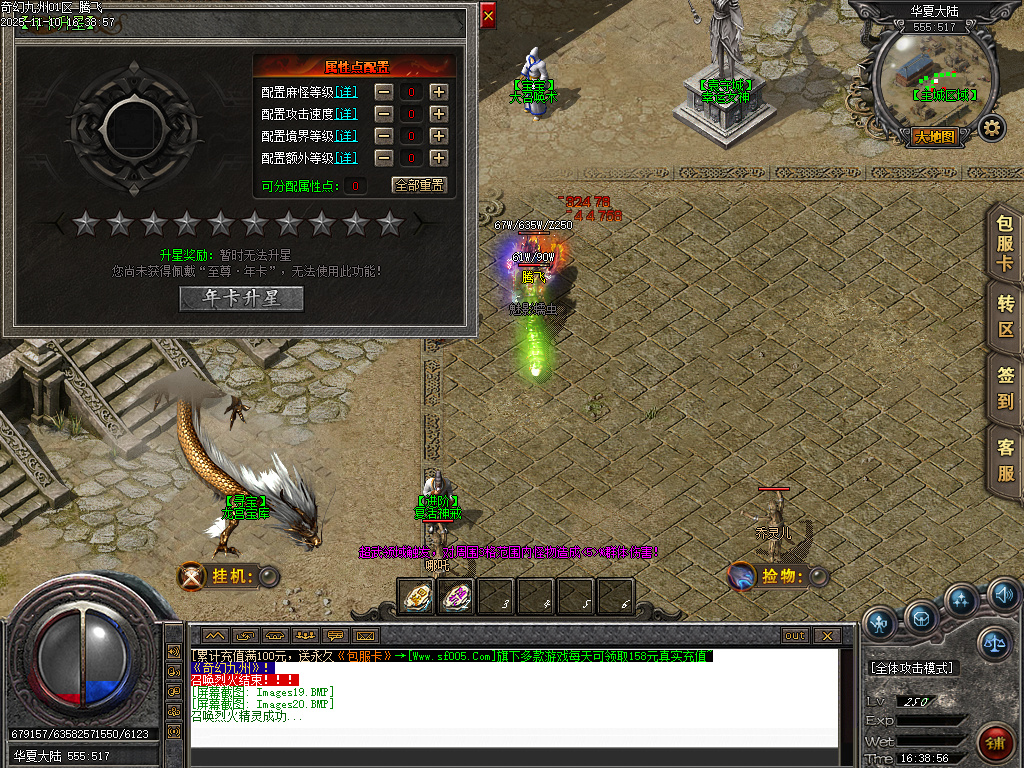Close the 年卡升星 panel
This screenshot has width=1024, height=768.
coord(488,16)
